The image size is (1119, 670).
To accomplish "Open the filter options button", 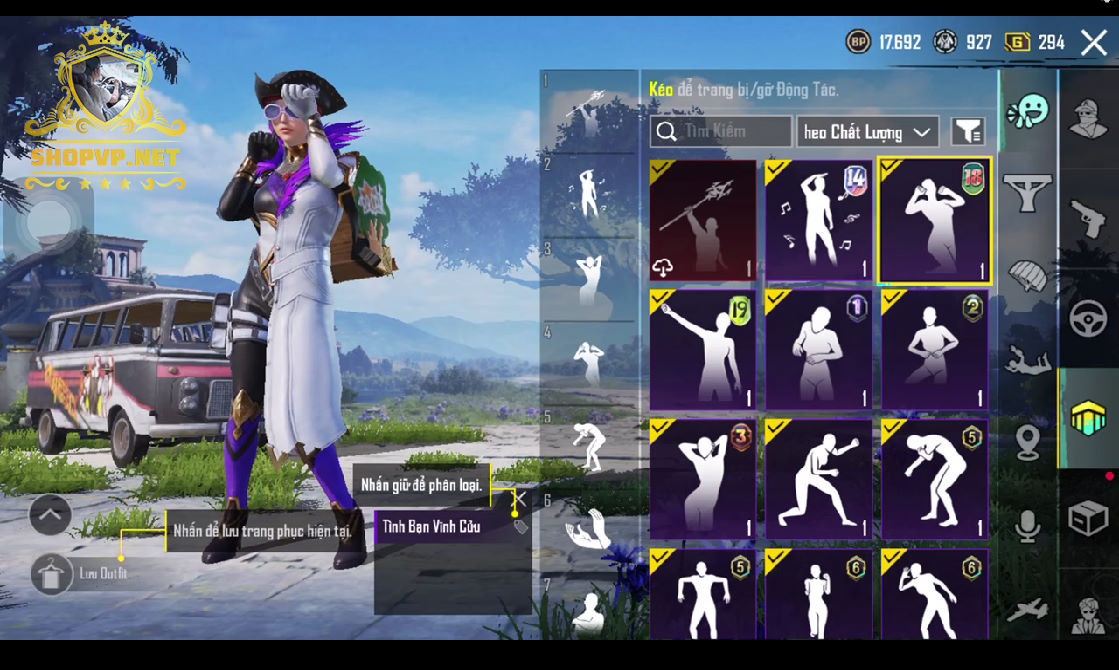I will coord(967,131).
